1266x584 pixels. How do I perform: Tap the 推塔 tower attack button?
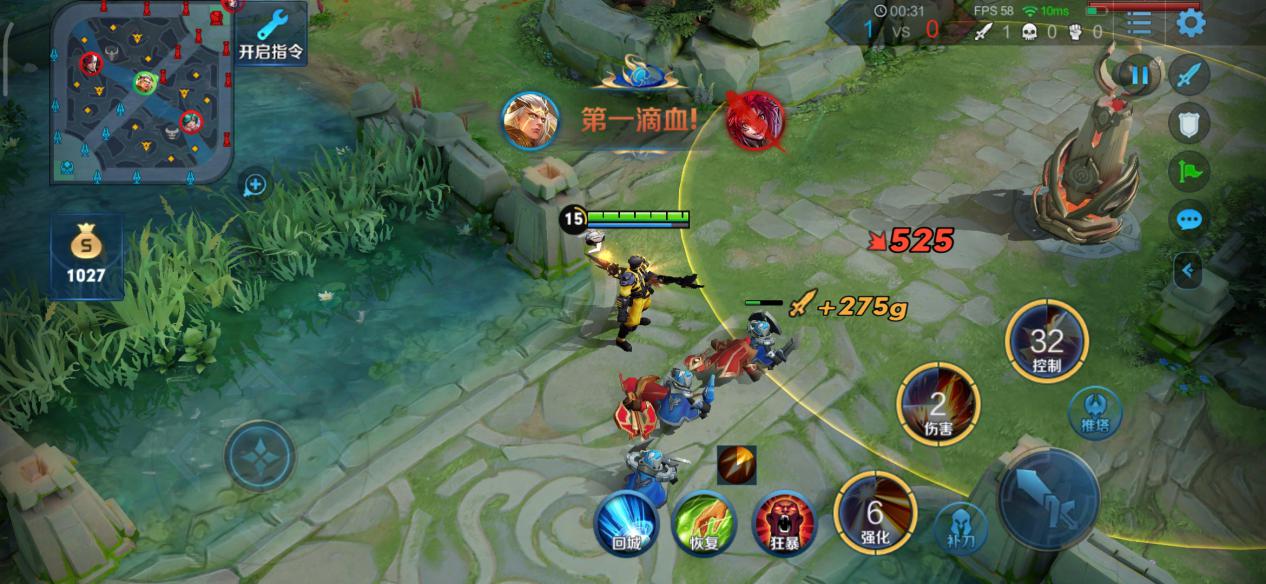(1094, 411)
